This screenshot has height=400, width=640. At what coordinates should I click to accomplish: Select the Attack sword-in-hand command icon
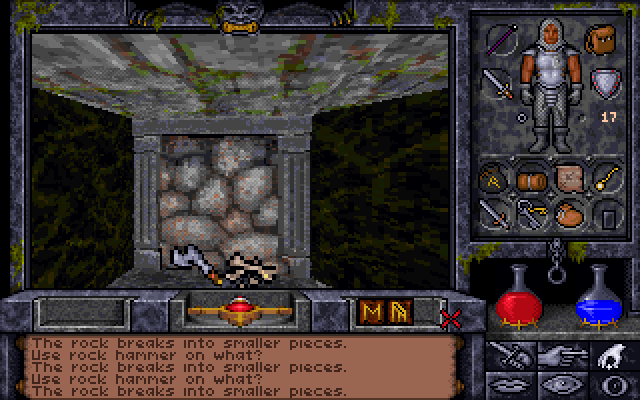[x=510, y=354]
